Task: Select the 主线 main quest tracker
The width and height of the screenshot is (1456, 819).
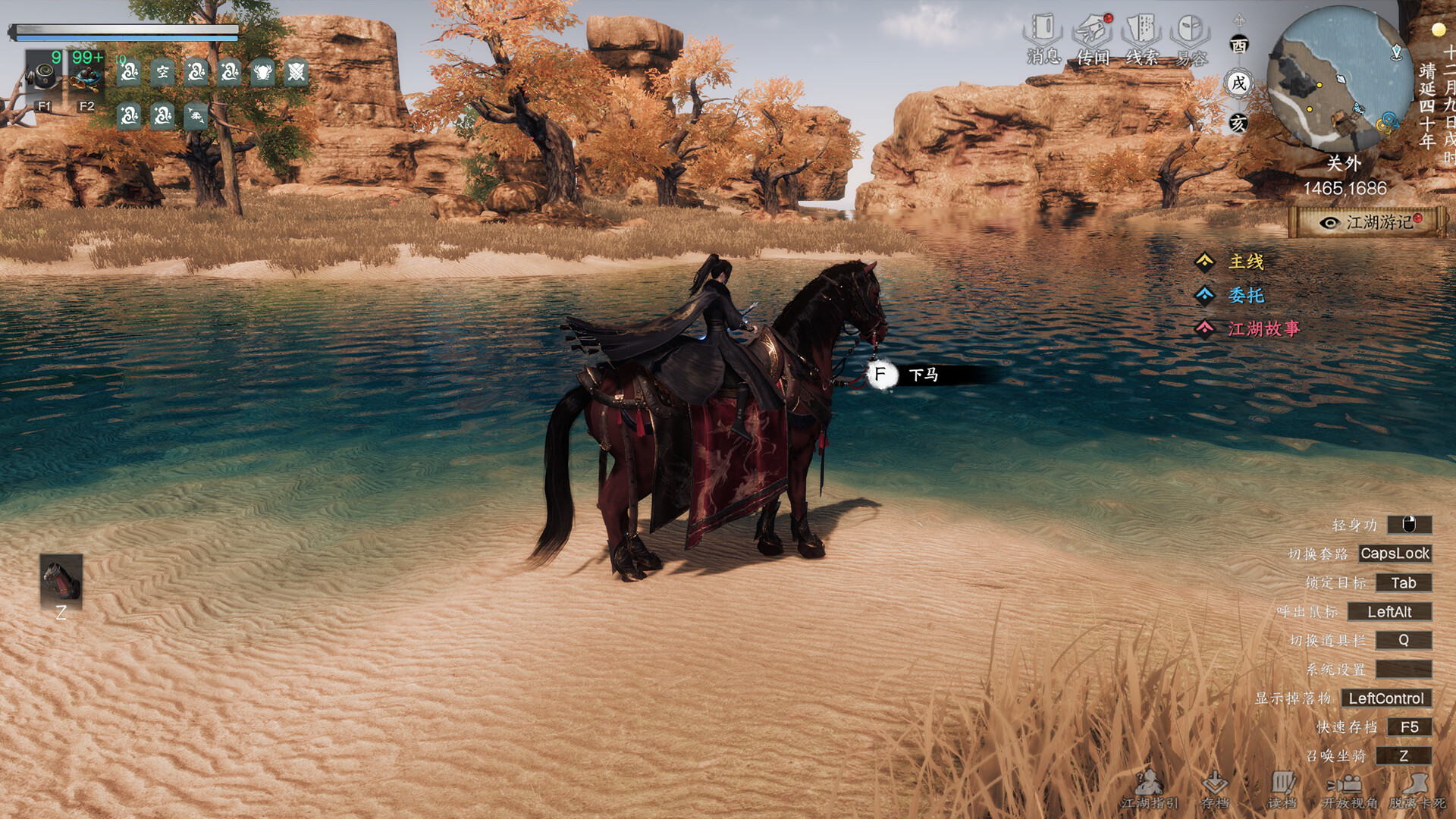Action: point(1245,262)
